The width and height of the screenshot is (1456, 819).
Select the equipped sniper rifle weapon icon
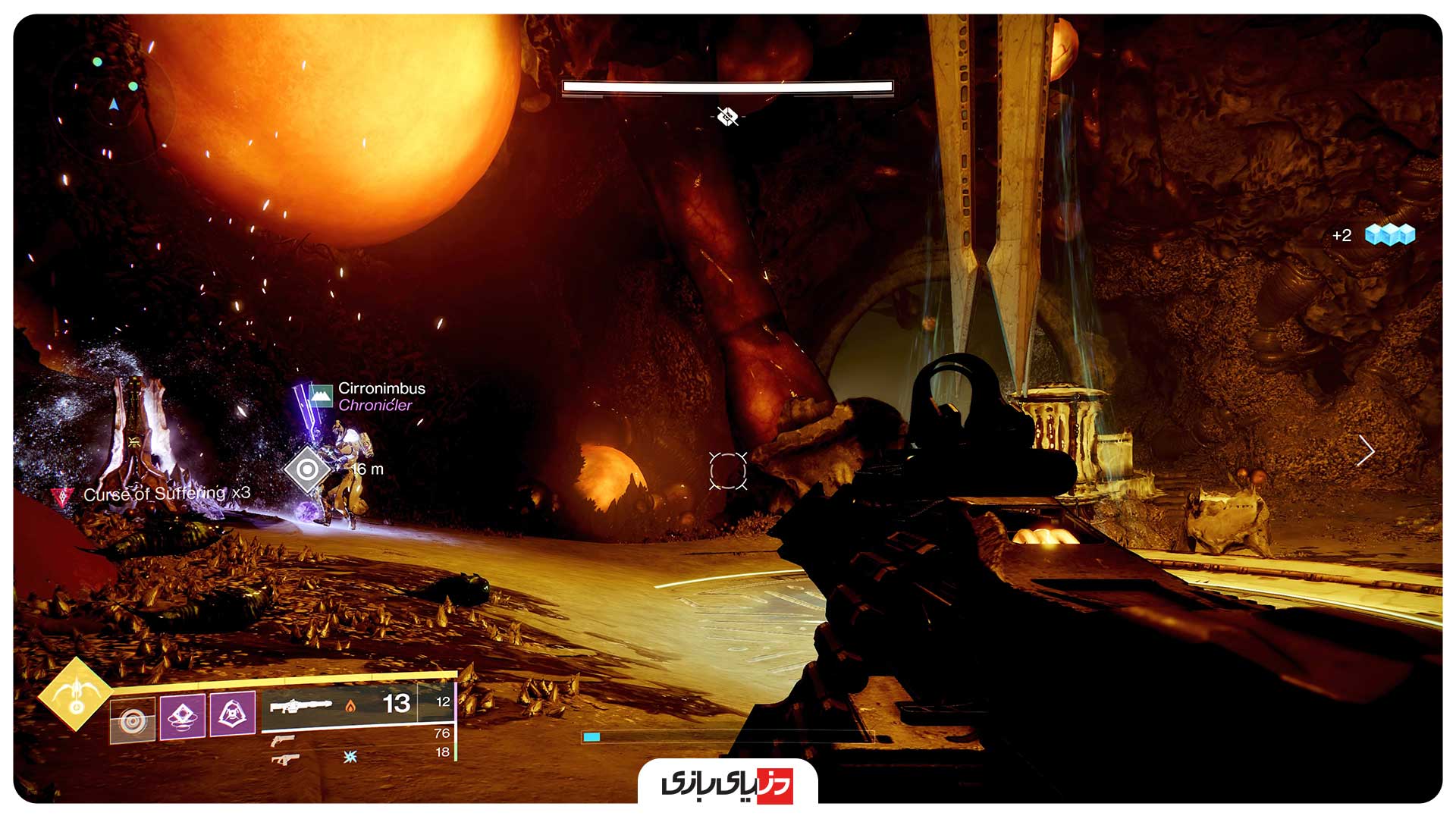[301, 705]
